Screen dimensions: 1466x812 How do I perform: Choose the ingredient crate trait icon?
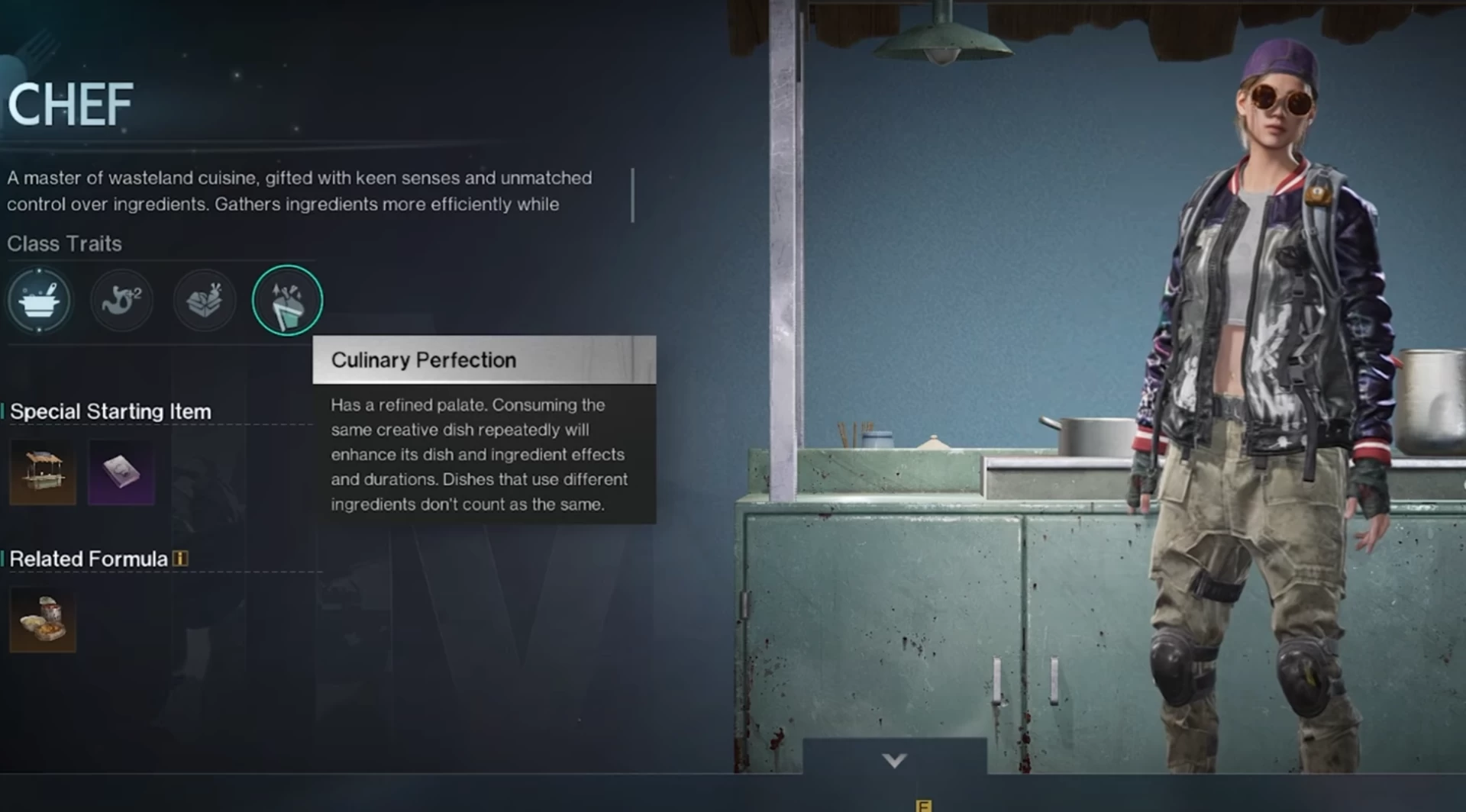click(204, 301)
